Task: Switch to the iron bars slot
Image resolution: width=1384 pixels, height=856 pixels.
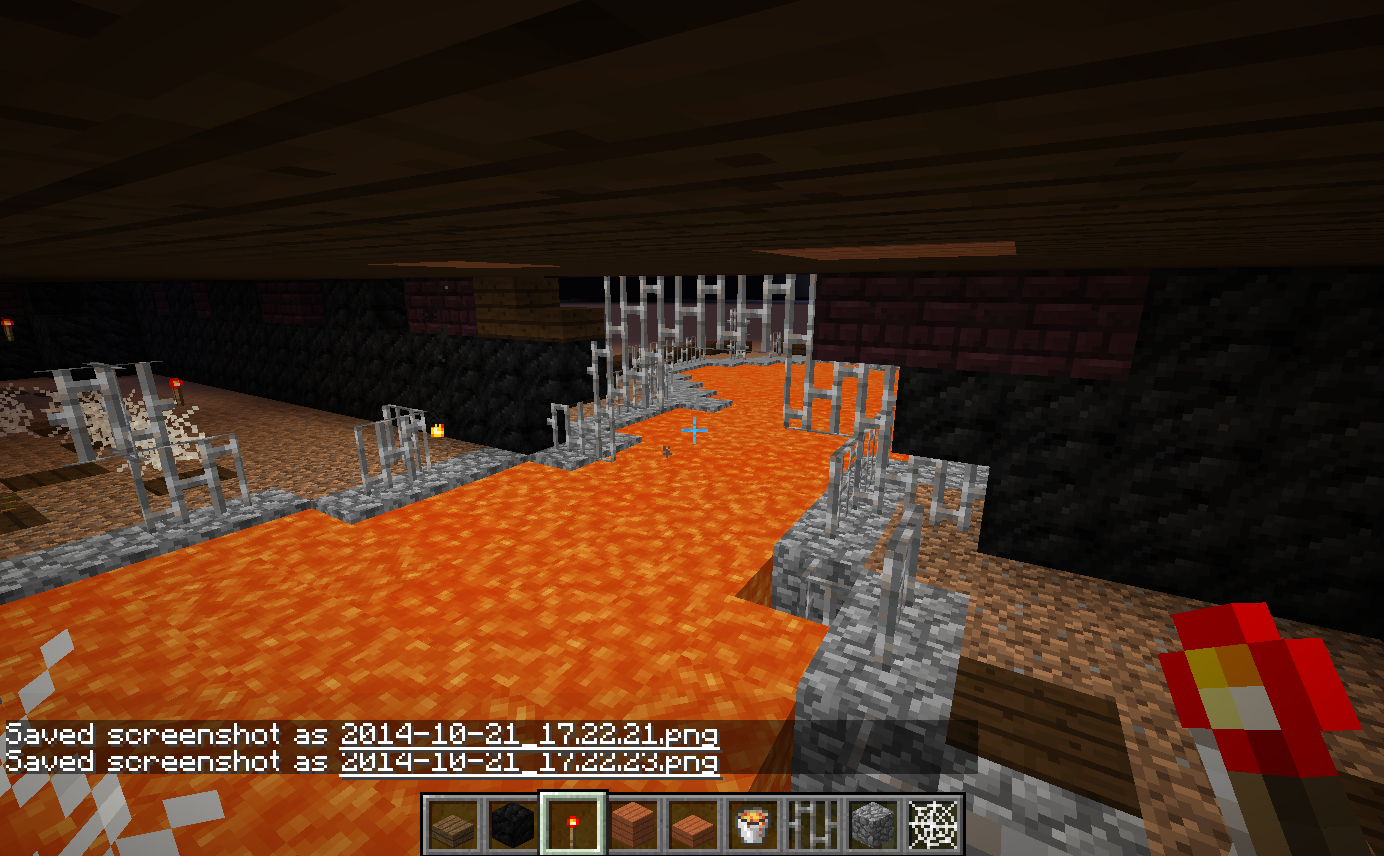Action: click(x=813, y=825)
